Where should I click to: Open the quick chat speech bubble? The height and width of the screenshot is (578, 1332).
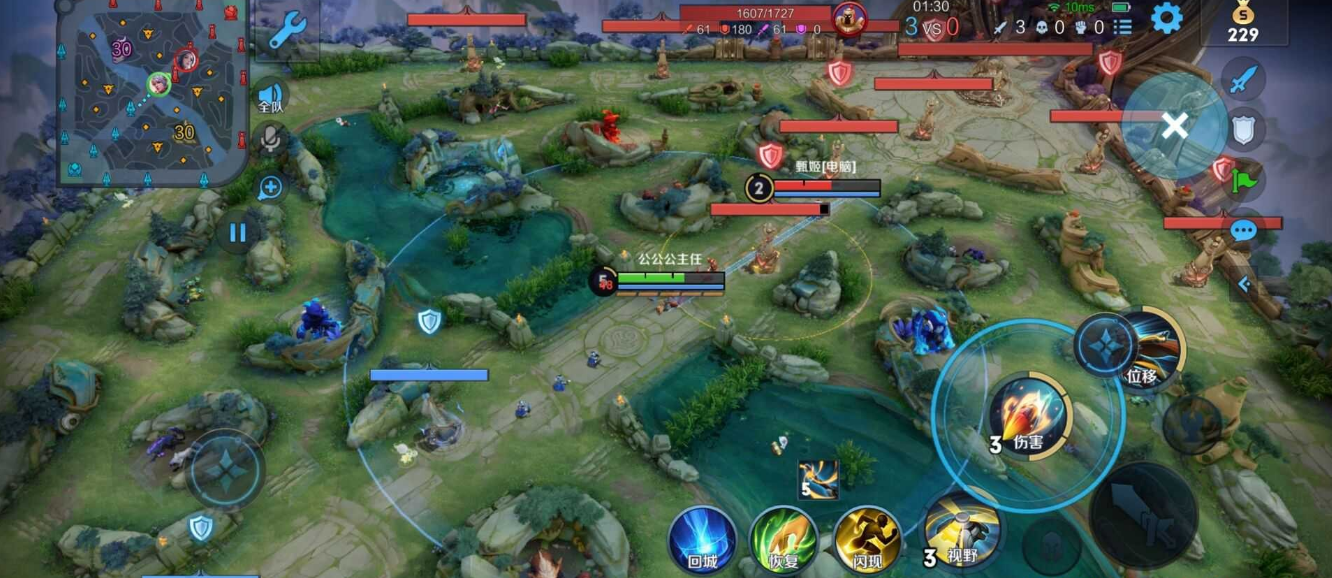pos(1243,231)
